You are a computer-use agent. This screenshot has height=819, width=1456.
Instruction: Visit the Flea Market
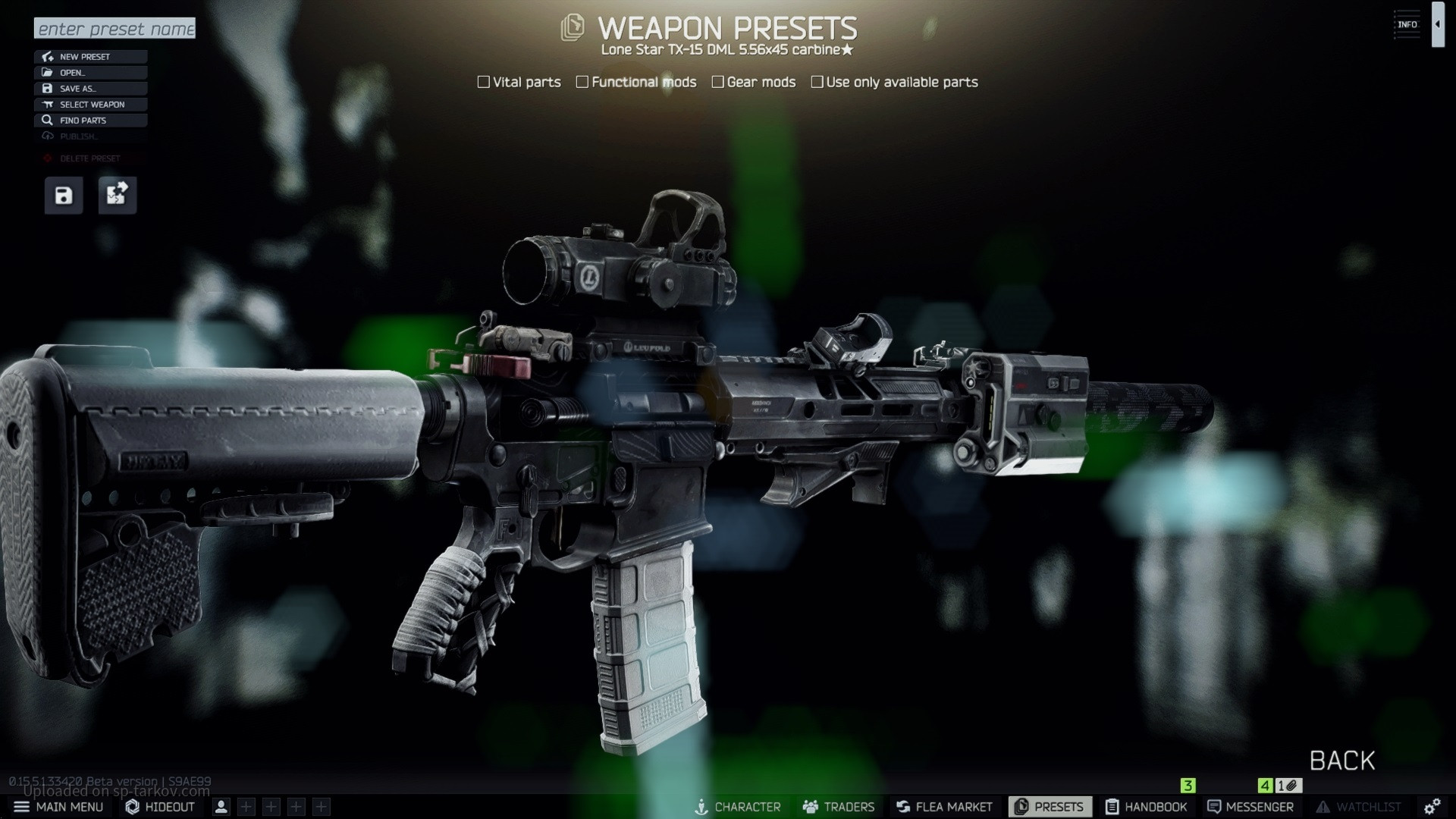tap(944, 807)
